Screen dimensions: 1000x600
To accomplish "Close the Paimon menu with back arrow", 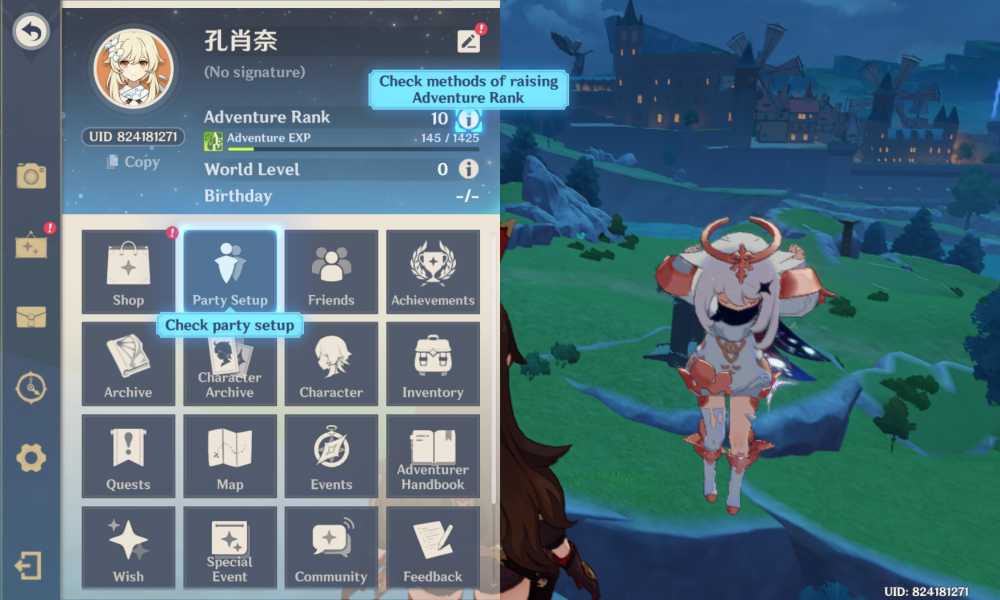I will 31,32.
